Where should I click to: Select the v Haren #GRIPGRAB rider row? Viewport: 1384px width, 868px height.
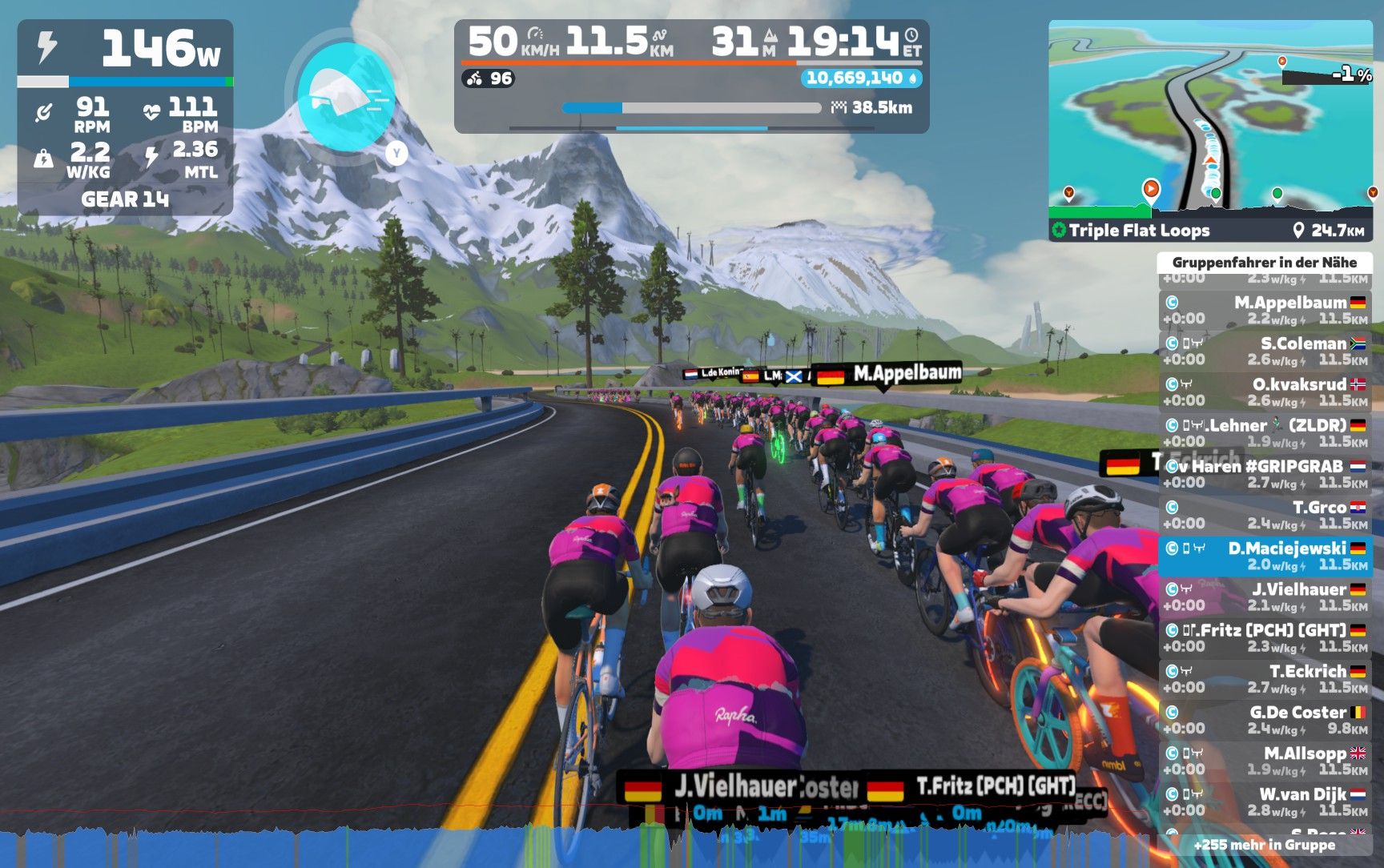coord(1265,474)
